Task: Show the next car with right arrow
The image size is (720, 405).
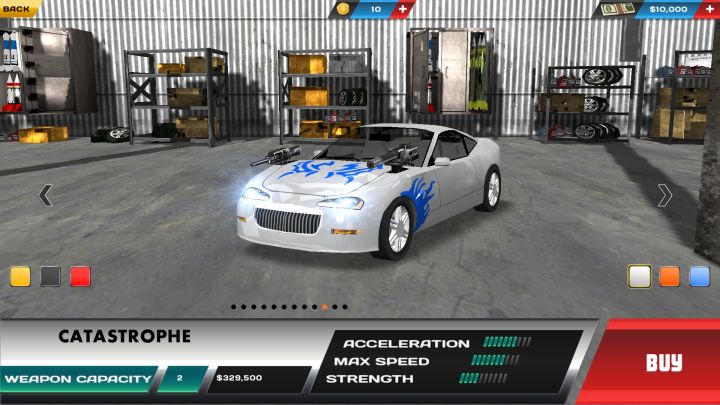Action: 665,195
